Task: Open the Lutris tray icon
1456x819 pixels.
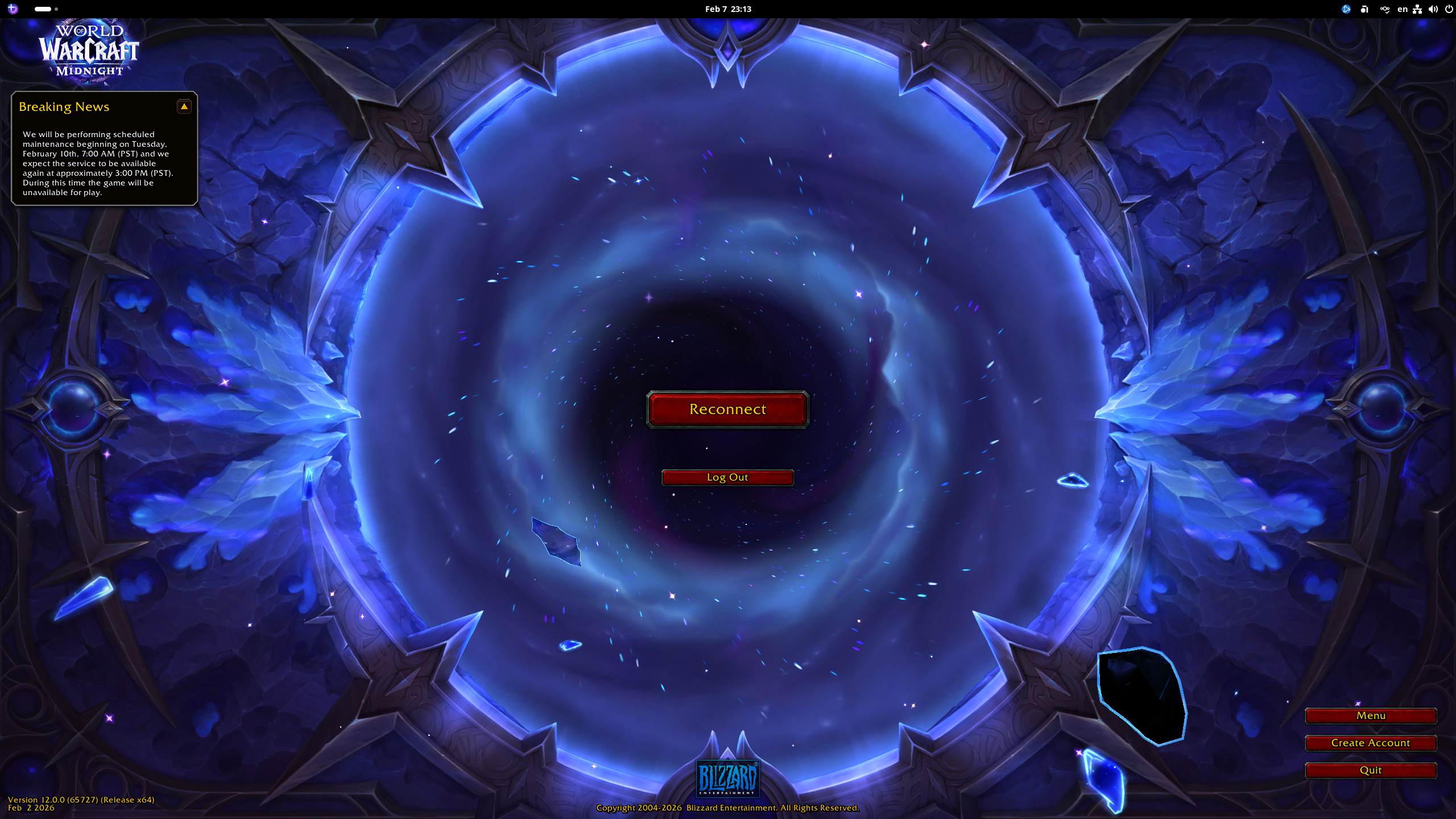Action: [x=1364, y=9]
